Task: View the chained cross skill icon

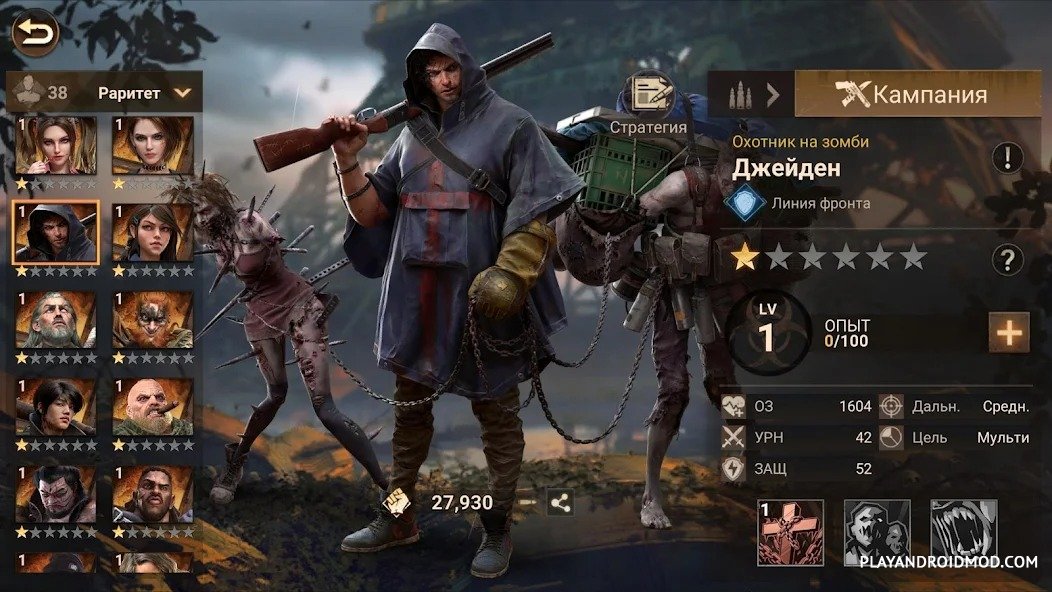Action: (790, 532)
